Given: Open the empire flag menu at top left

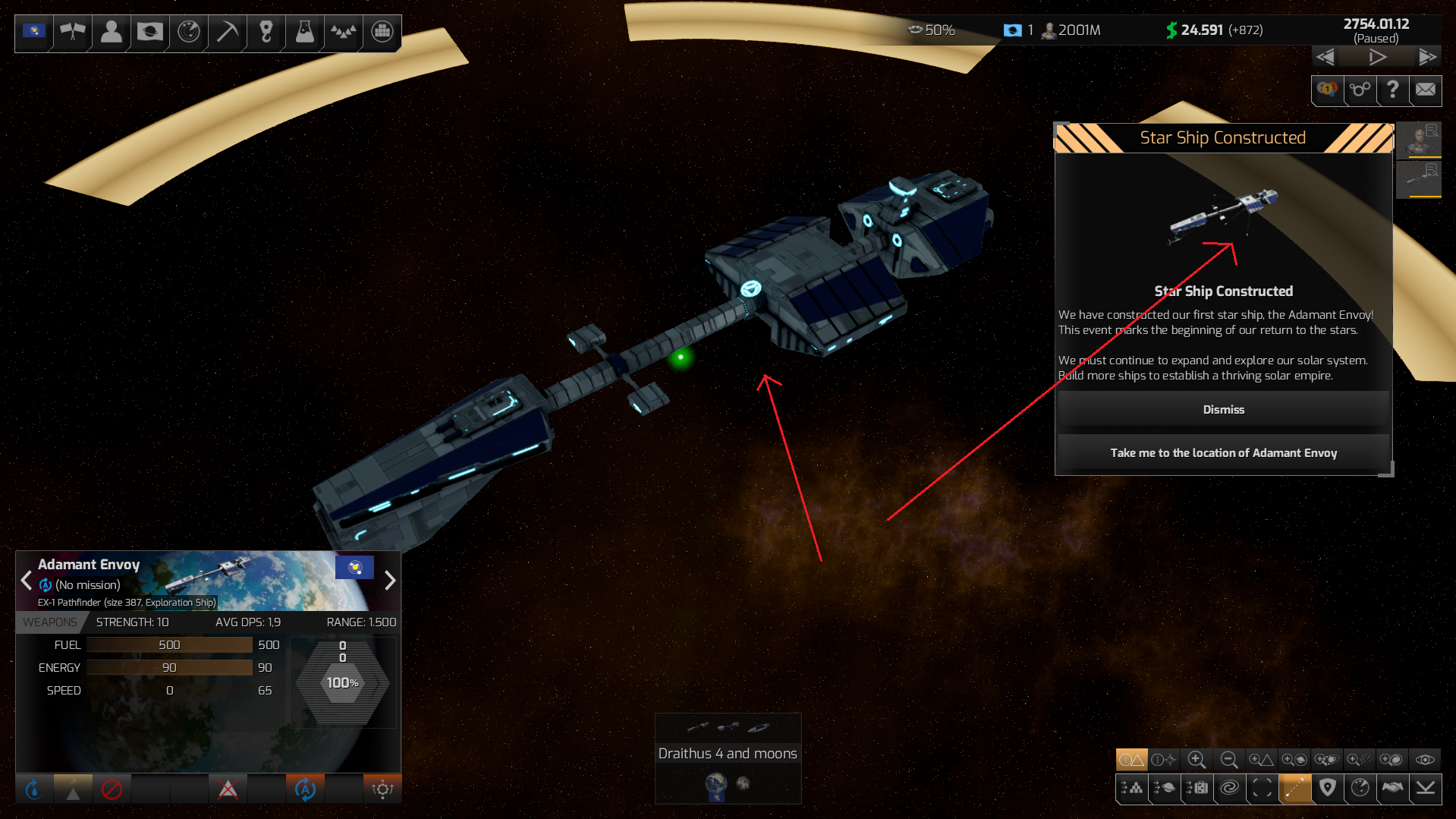Looking at the screenshot, I should pos(33,33).
